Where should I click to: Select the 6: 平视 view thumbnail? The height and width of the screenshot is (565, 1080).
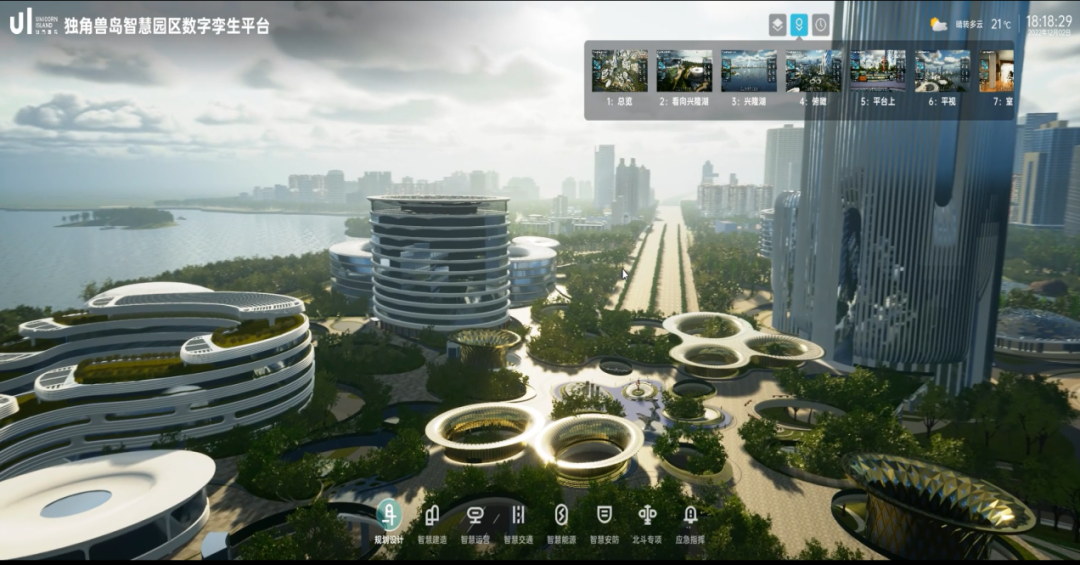942,71
